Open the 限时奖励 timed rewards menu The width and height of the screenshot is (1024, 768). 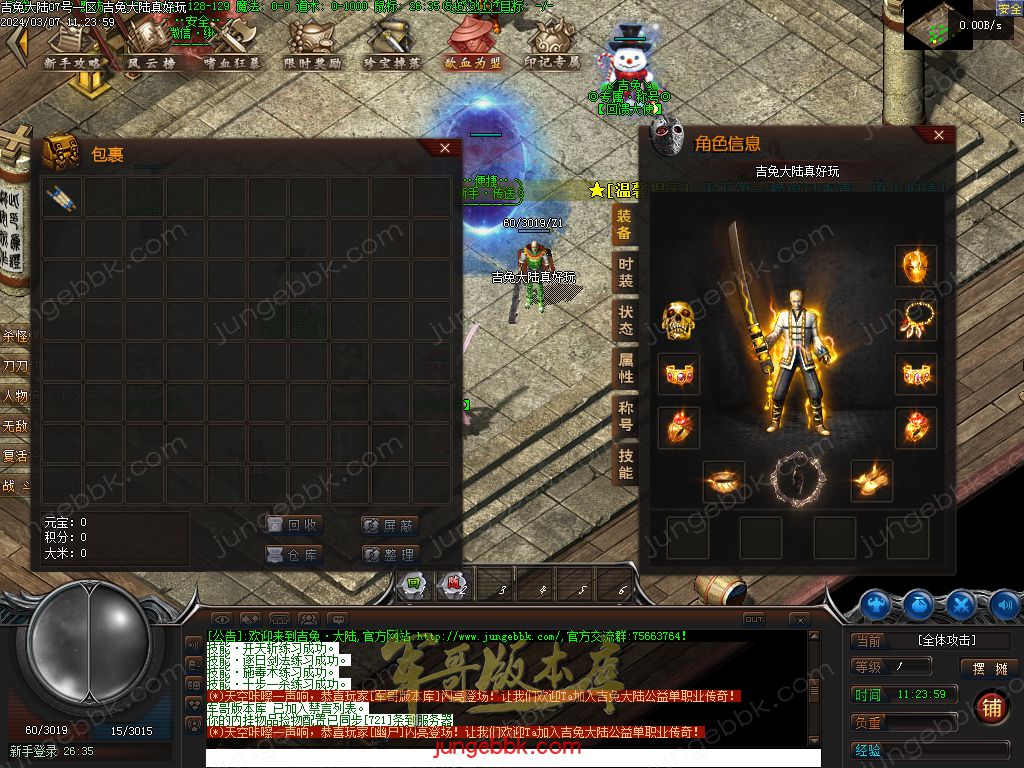click(312, 46)
